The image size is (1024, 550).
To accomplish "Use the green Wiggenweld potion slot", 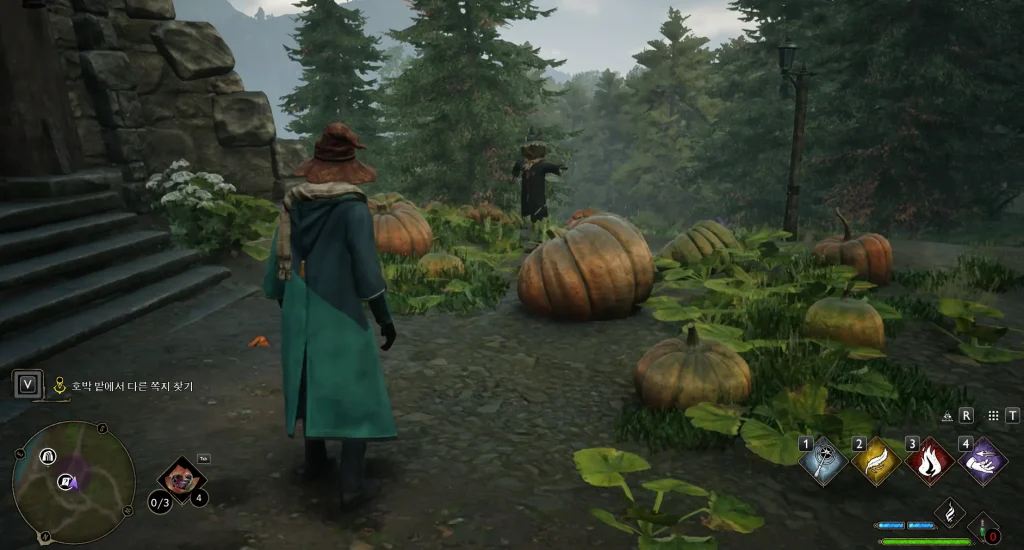I will [983, 529].
